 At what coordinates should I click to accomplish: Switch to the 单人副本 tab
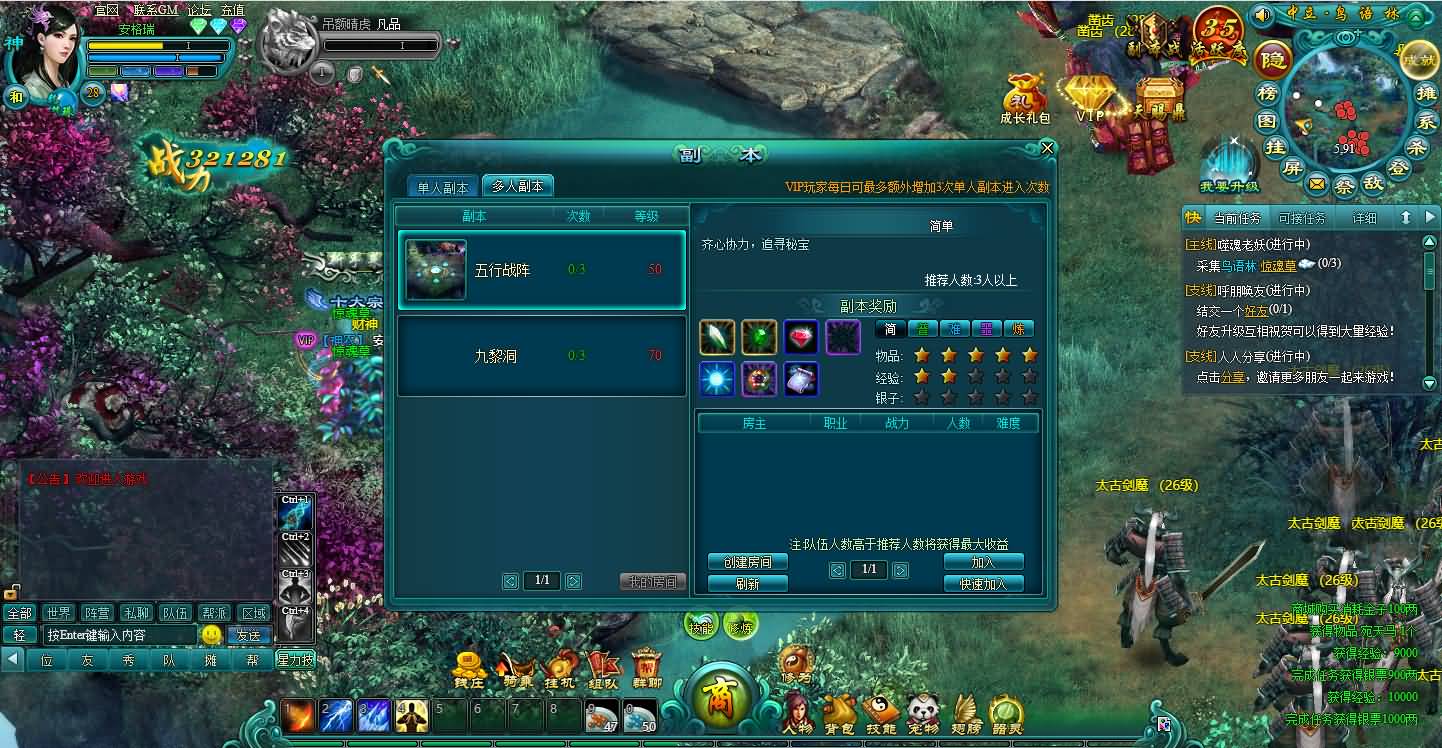tap(442, 187)
